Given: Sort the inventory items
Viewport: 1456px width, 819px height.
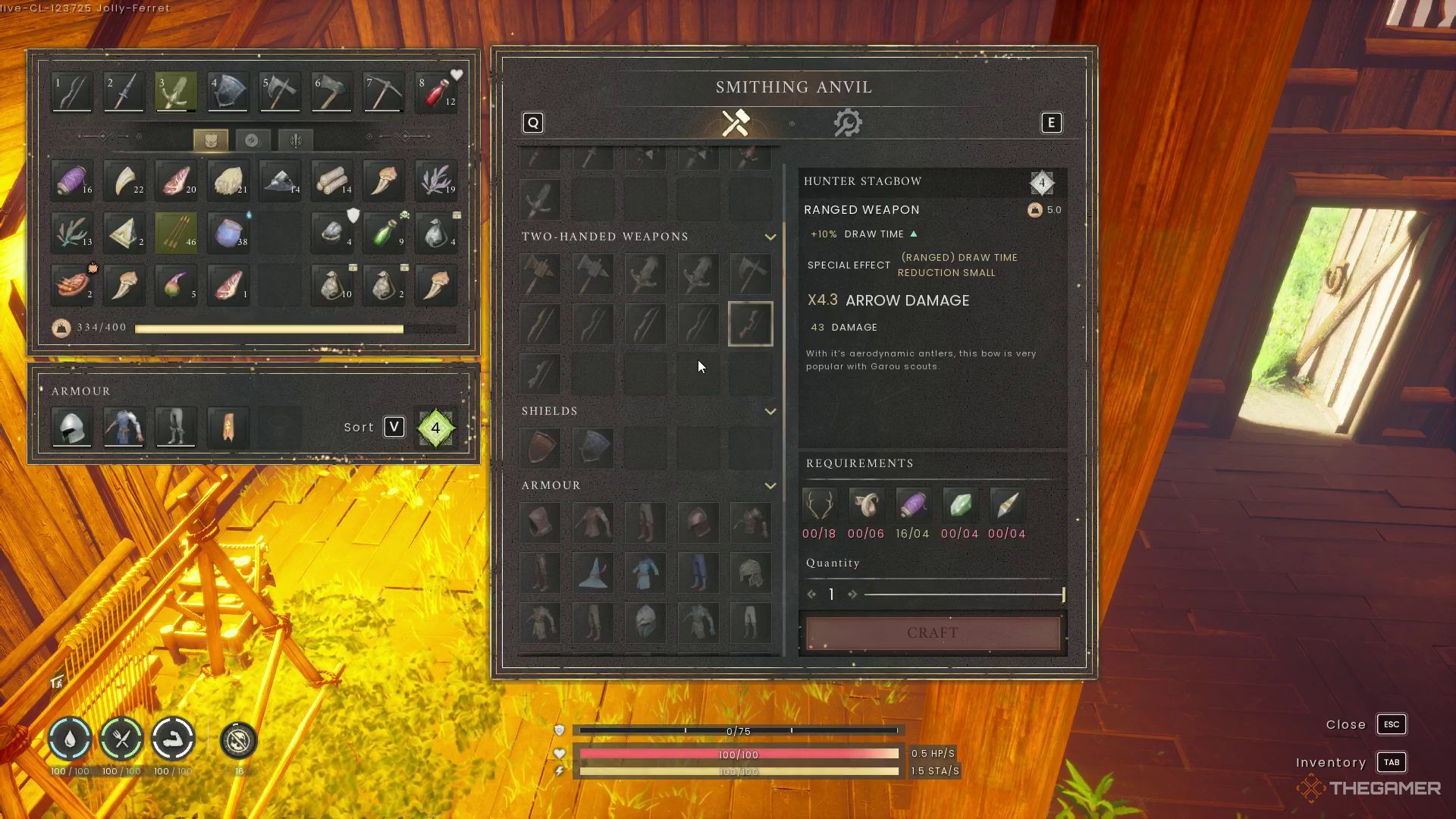Looking at the screenshot, I should click(x=394, y=428).
